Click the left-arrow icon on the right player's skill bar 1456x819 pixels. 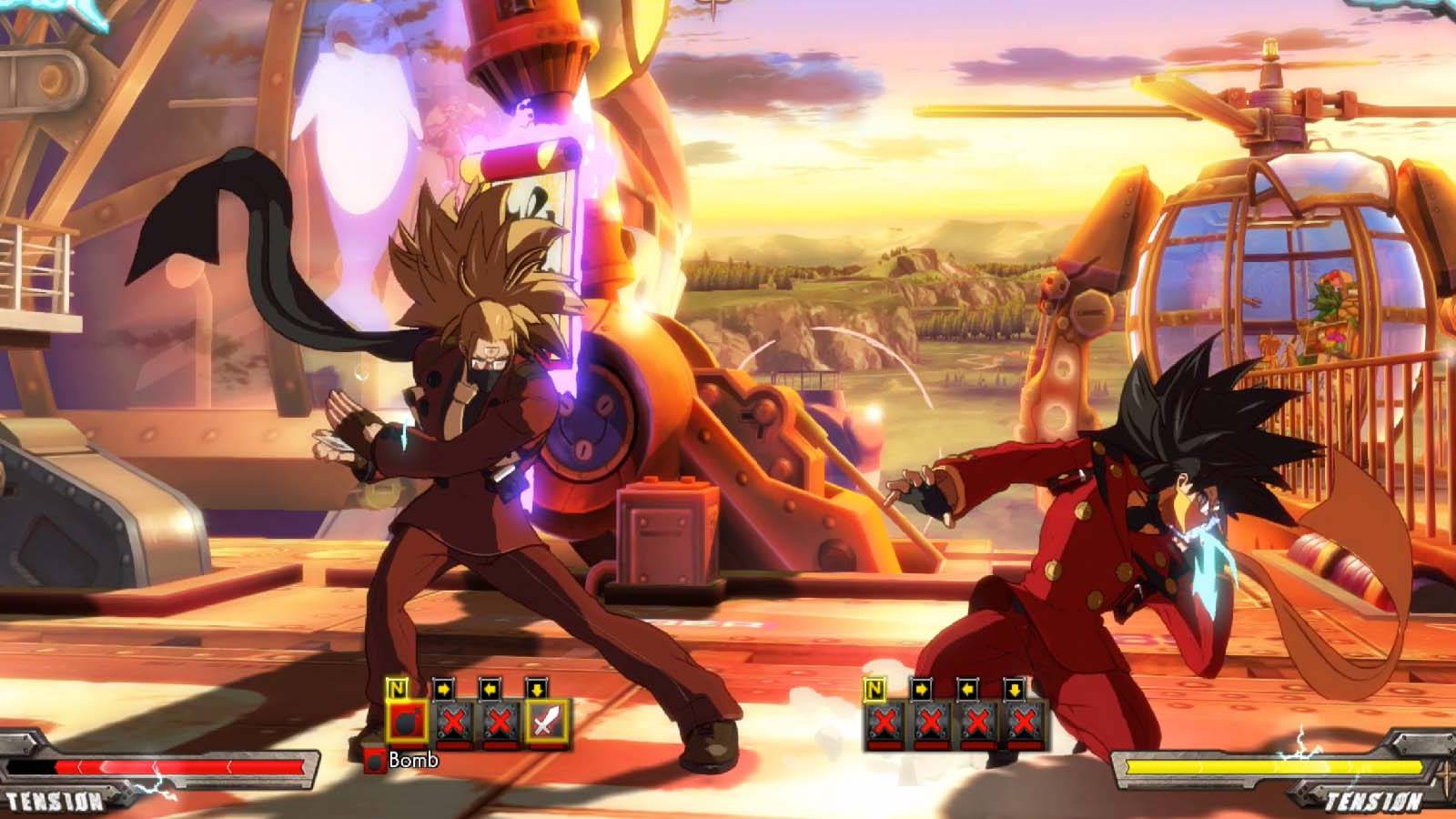click(x=967, y=689)
